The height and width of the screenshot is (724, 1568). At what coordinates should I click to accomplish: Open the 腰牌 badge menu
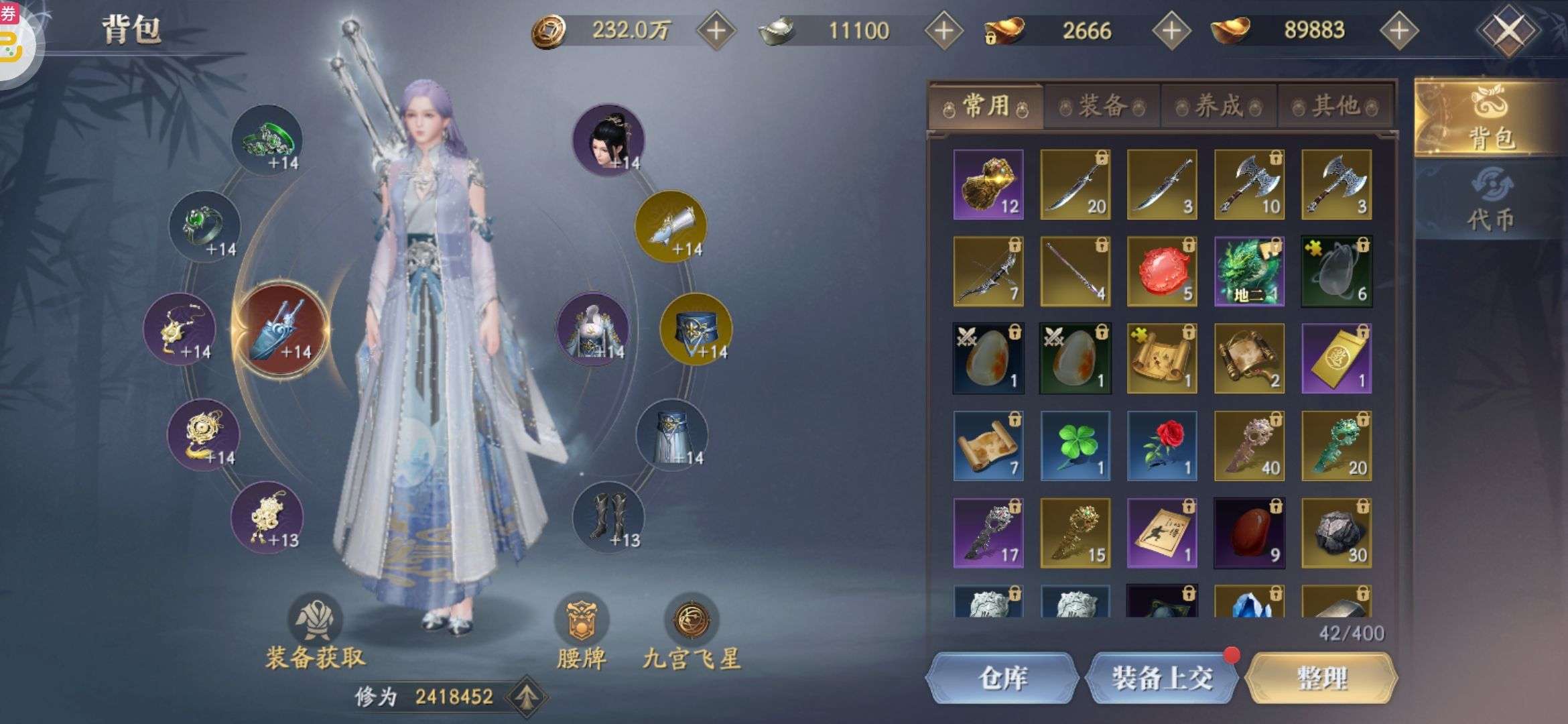tap(582, 633)
